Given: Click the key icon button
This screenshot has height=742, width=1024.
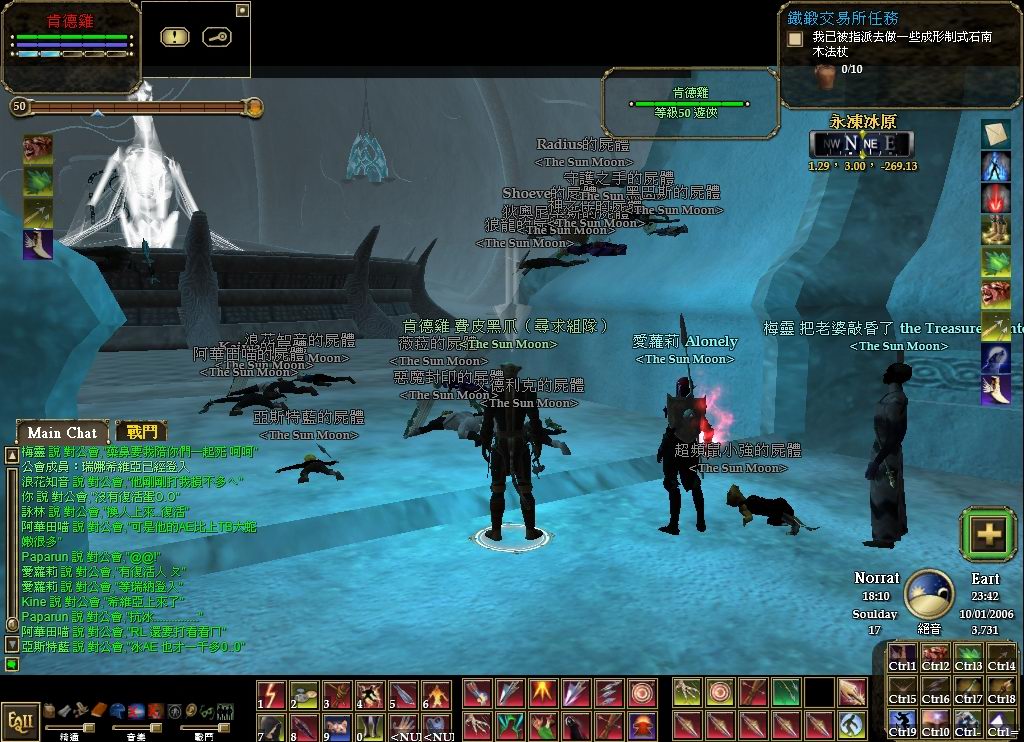Looking at the screenshot, I should pos(217,37).
